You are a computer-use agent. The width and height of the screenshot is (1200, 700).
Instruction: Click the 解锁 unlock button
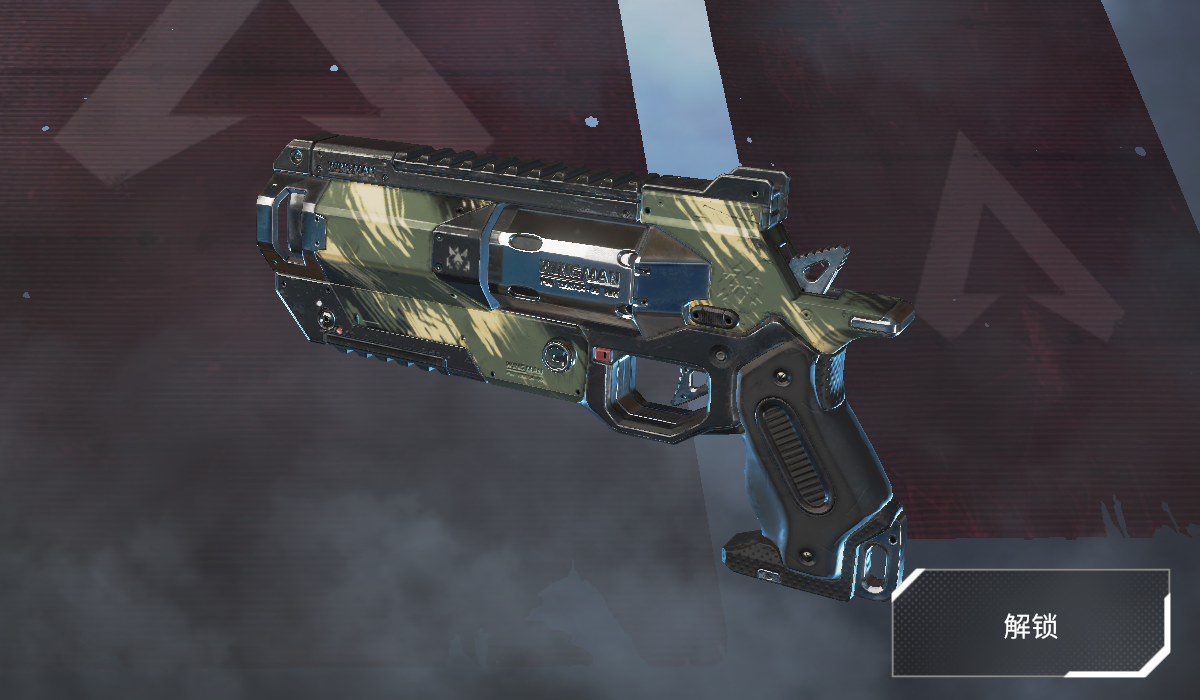[1031, 624]
